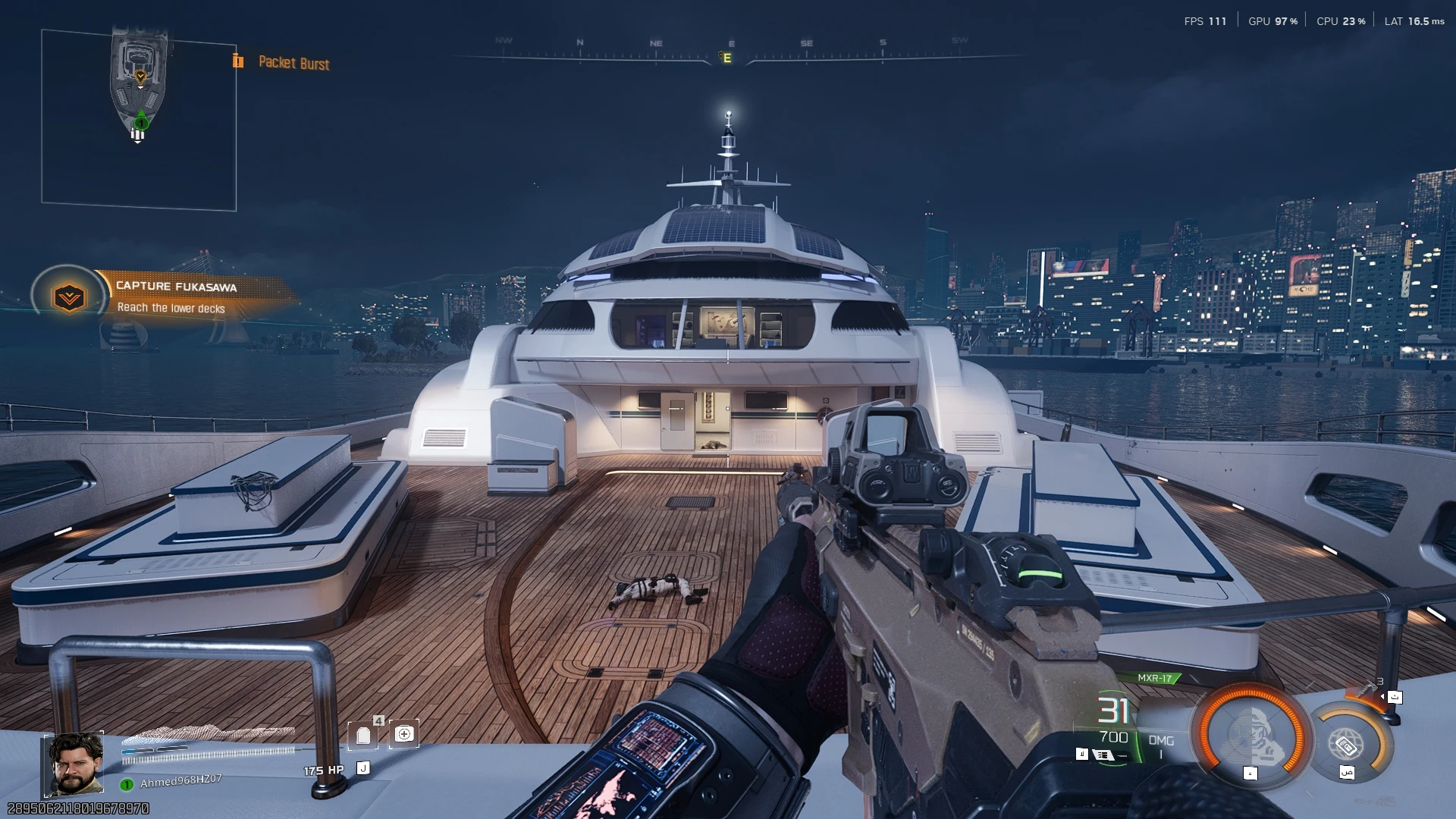Image resolution: width=1456 pixels, height=819 pixels.
Task: Click the FPS 111 performance readout
Action: [1204, 21]
